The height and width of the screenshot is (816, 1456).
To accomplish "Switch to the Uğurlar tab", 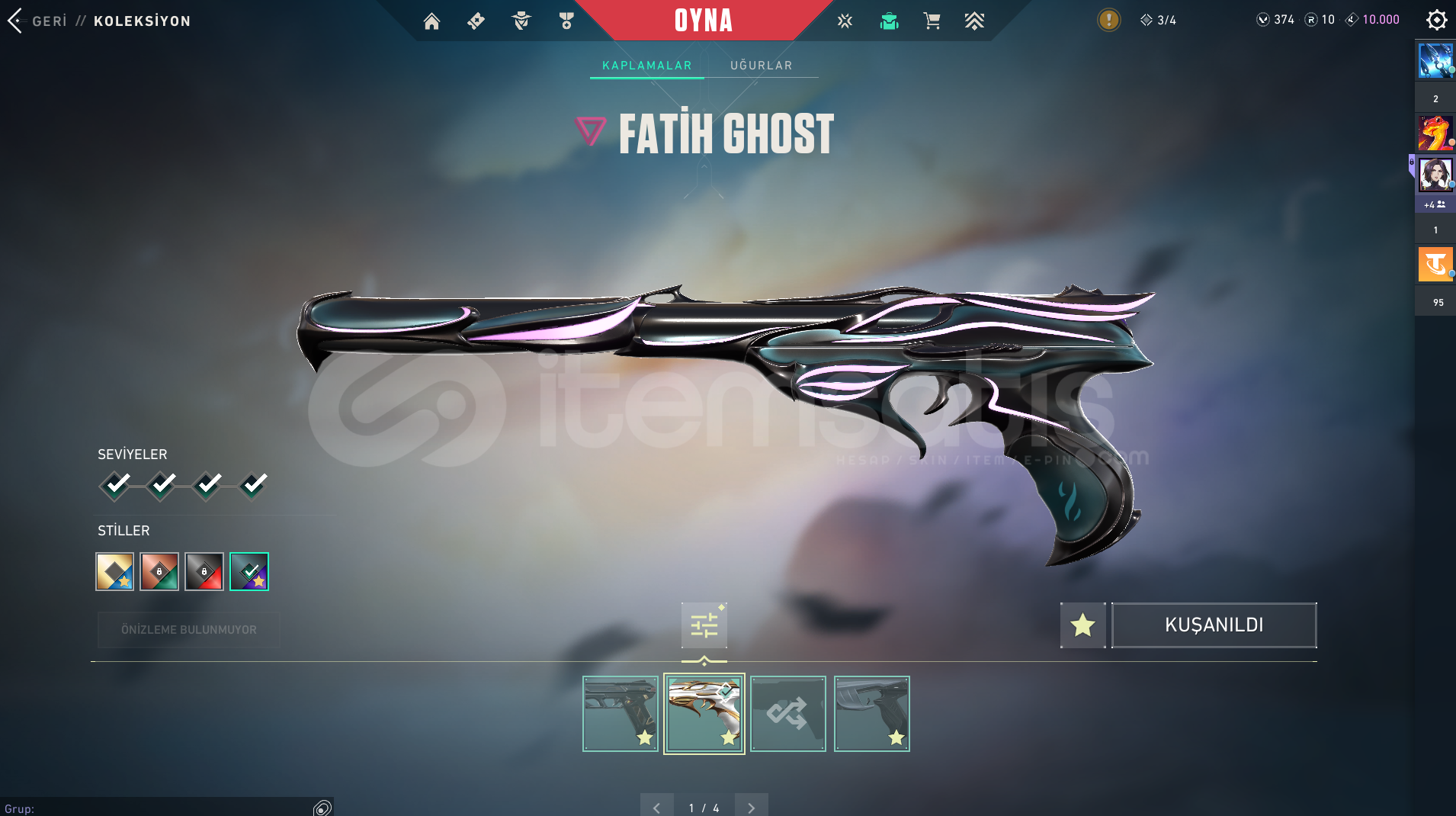I will (761, 66).
